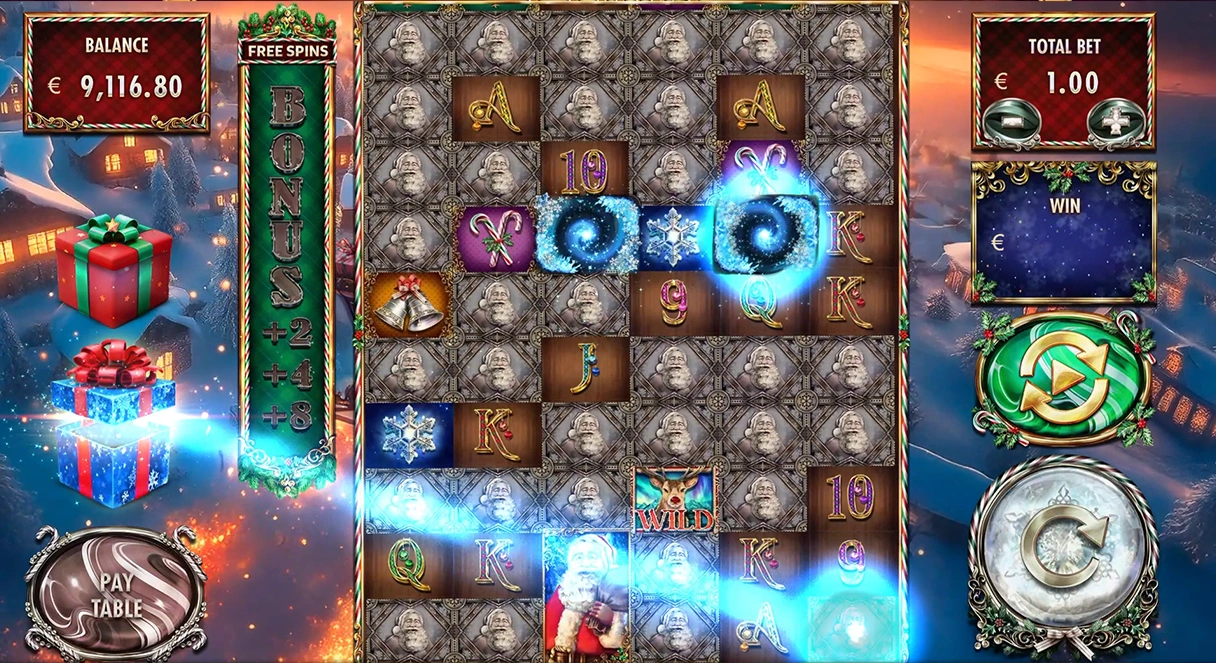
Task: Open the Pay Table
Action: 116,592
